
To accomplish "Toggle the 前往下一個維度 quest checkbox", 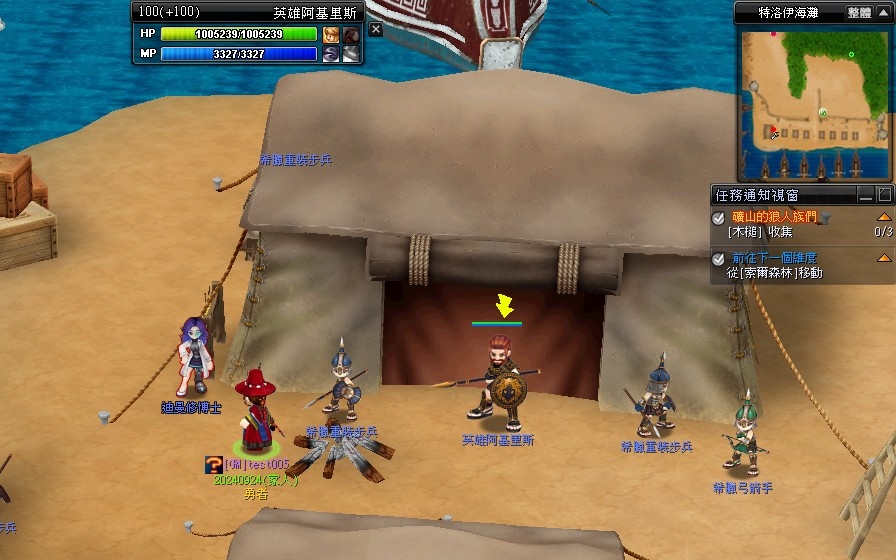I will coord(718,258).
